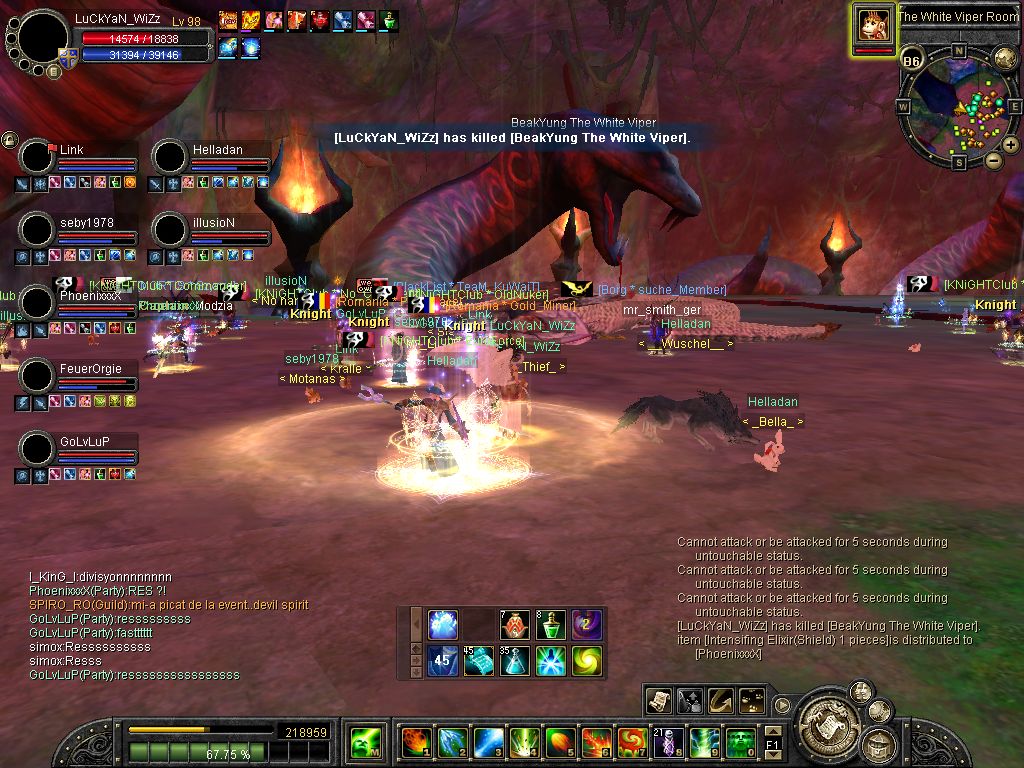Activate the green face skill in slot 0
The height and width of the screenshot is (768, 1024).
pyautogui.click(x=740, y=742)
